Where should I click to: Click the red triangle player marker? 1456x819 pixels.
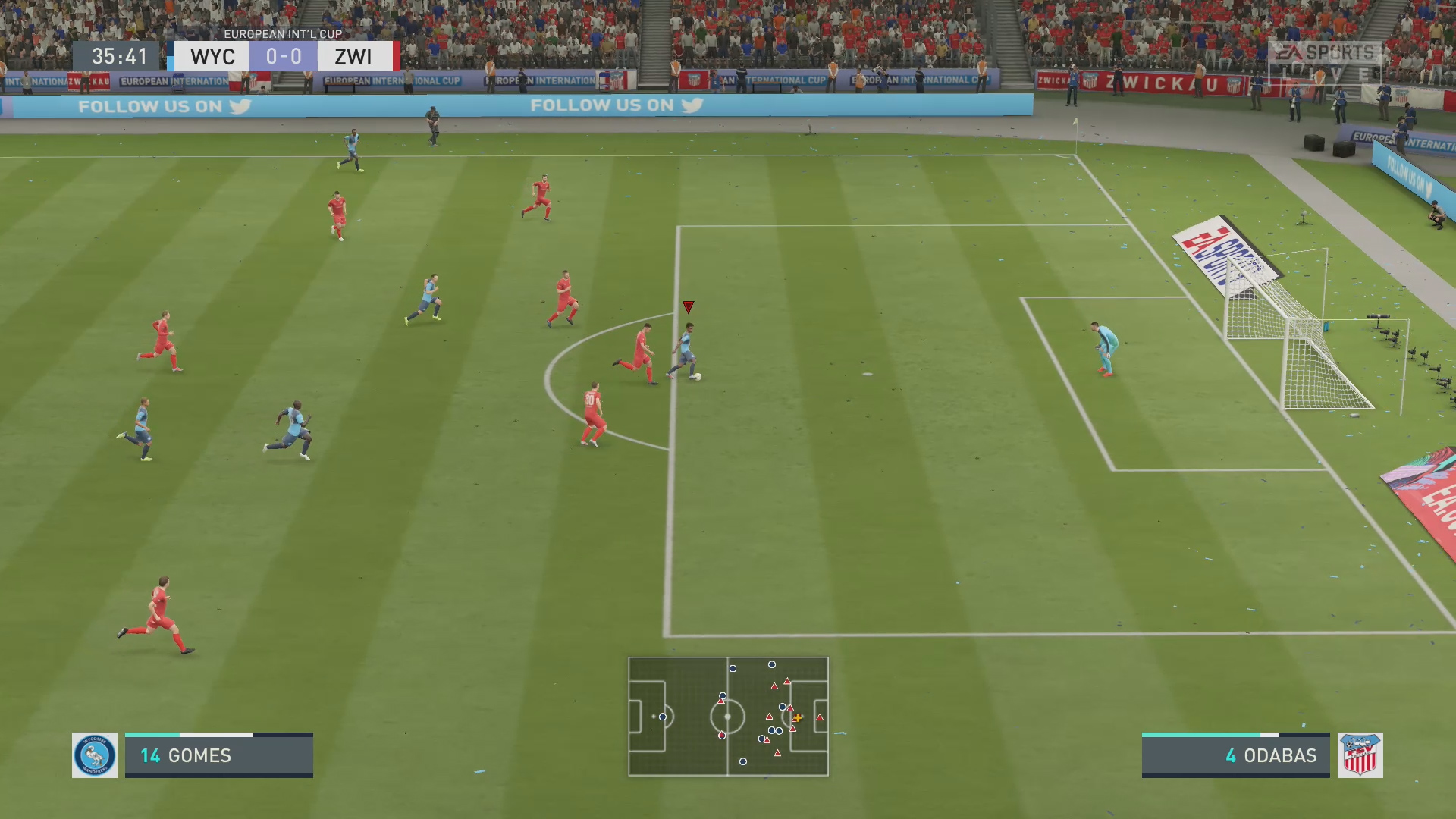pos(689,308)
